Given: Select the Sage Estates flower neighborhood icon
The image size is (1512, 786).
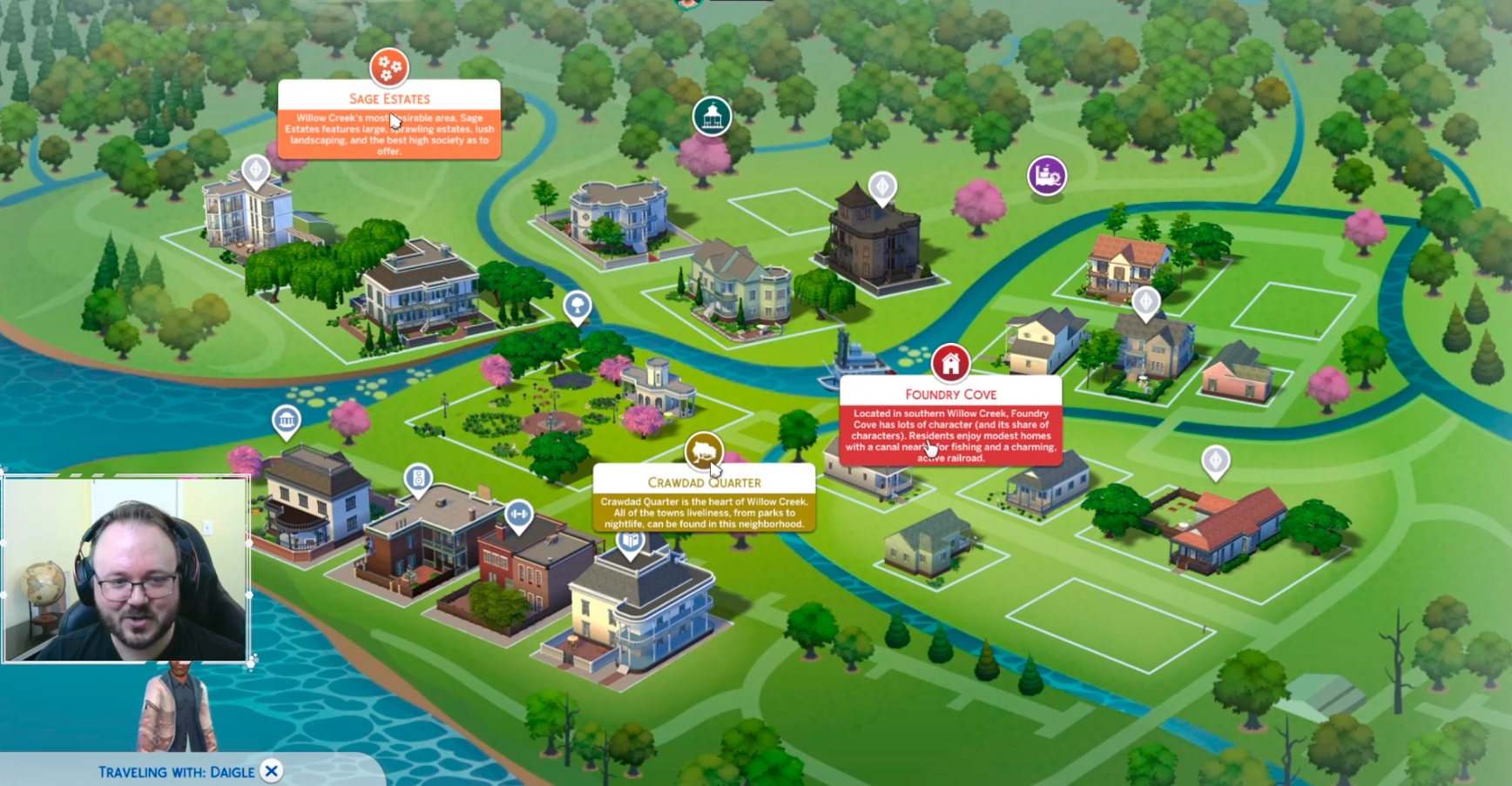Looking at the screenshot, I should click(x=389, y=67).
